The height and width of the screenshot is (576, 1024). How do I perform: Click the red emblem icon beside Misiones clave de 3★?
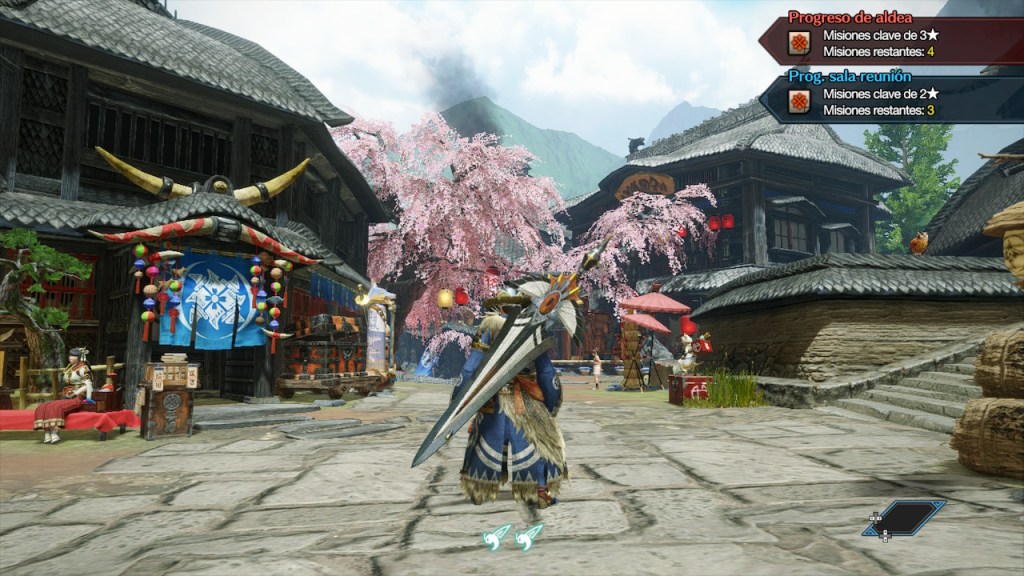[x=799, y=42]
